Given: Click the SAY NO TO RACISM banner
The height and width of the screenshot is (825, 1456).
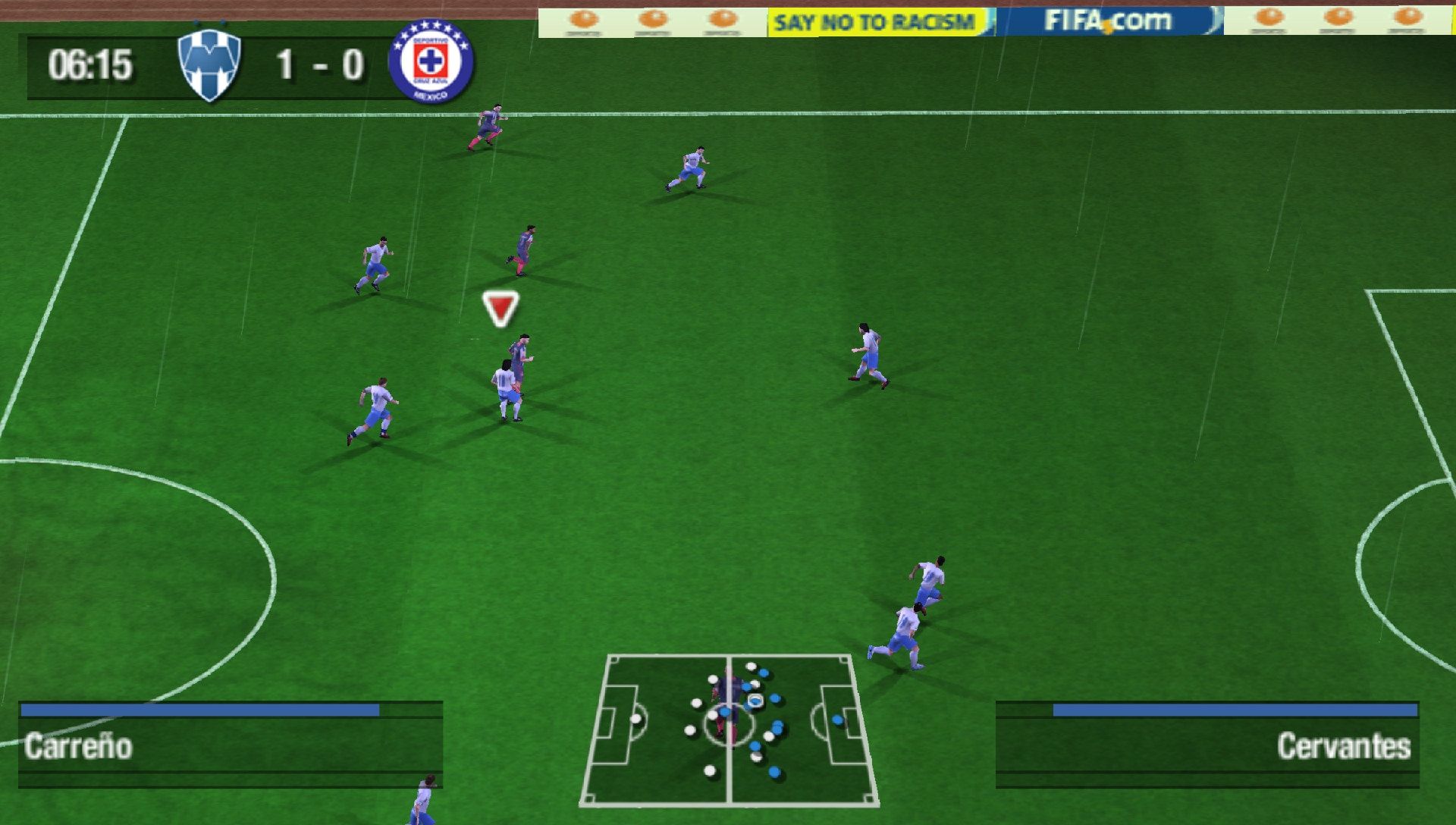Looking at the screenshot, I should [x=871, y=20].
